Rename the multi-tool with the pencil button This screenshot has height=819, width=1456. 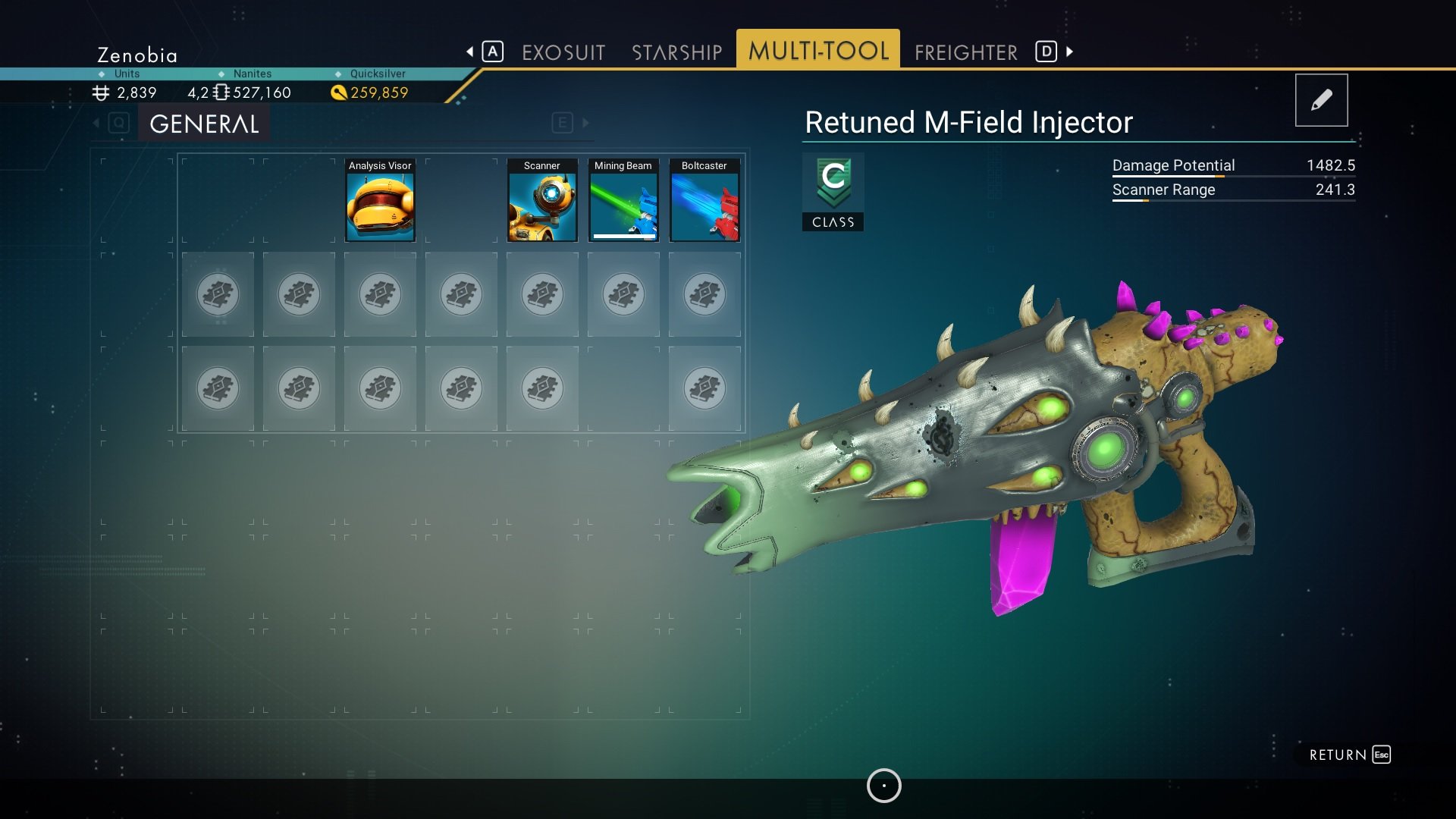click(1321, 100)
